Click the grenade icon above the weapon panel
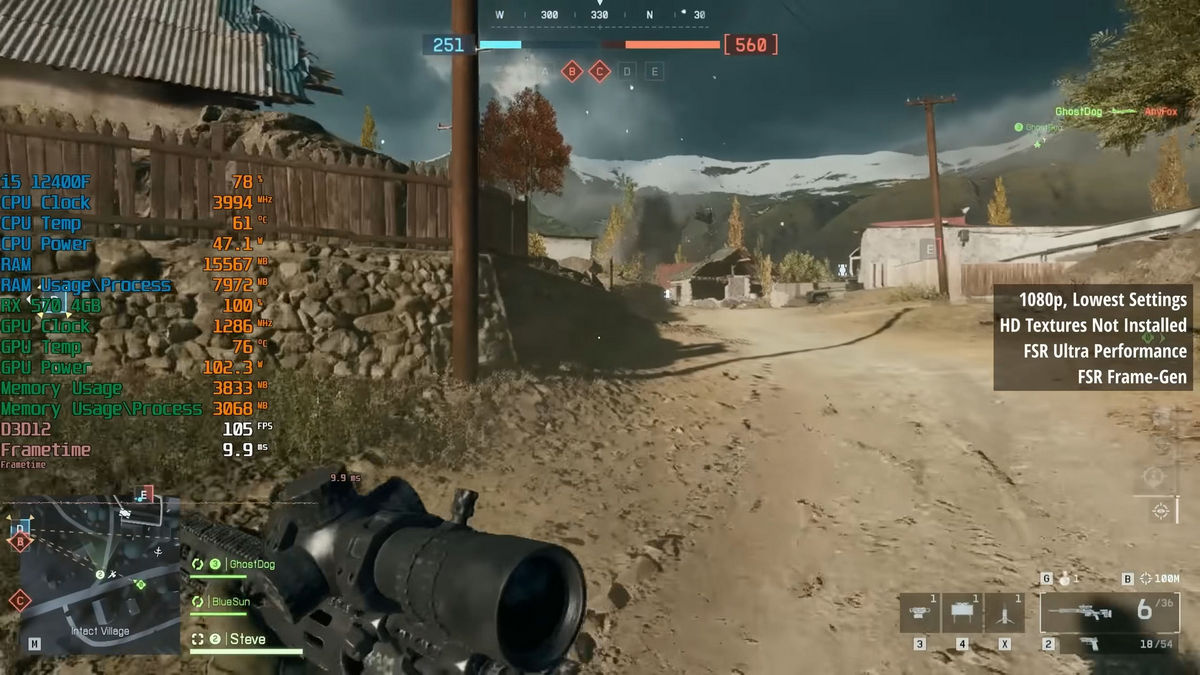This screenshot has width=1200, height=675. [x=1062, y=579]
